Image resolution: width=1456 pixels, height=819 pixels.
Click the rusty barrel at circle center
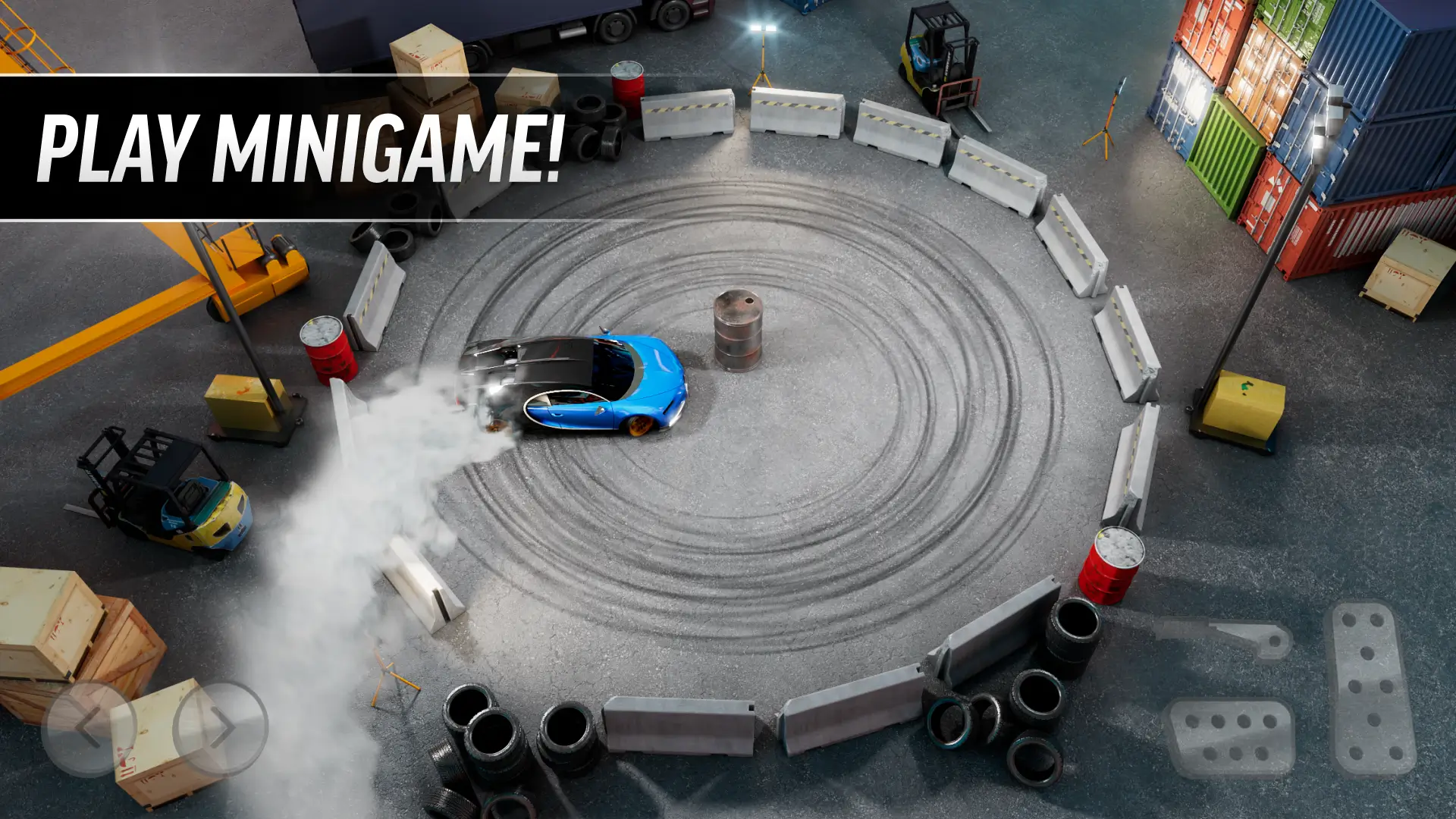[737, 330]
